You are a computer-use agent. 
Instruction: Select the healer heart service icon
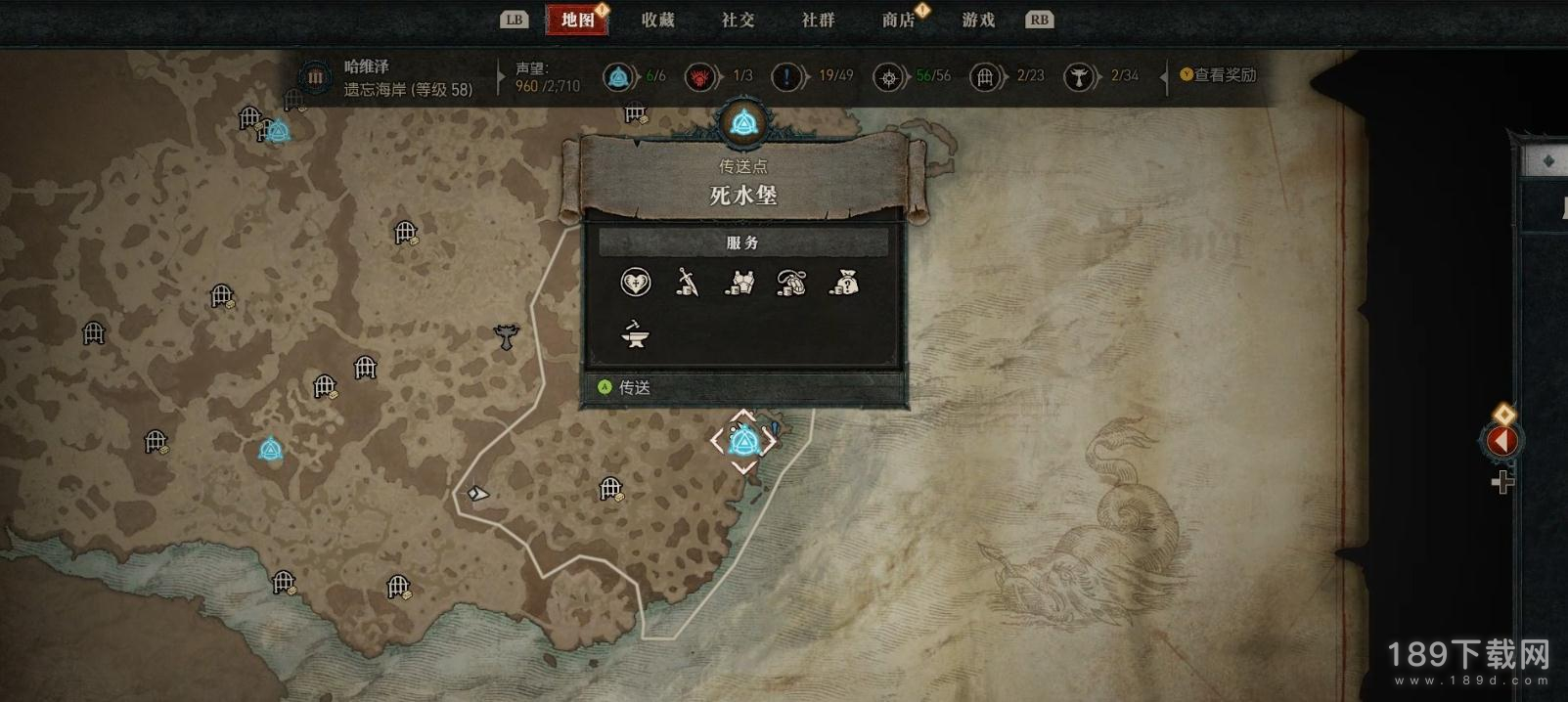pyautogui.click(x=636, y=283)
